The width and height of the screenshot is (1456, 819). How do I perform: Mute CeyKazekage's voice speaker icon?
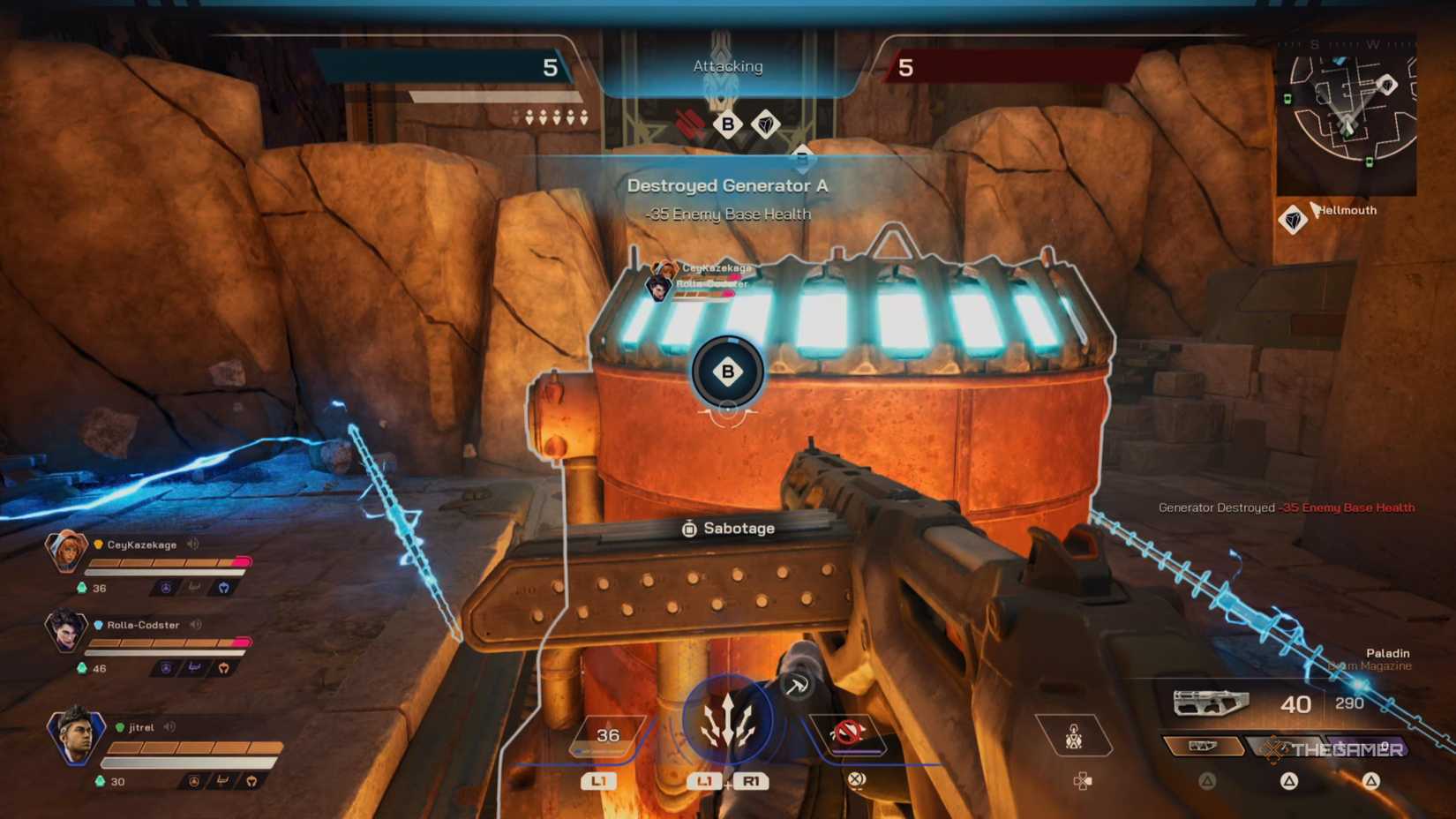[193, 544]
